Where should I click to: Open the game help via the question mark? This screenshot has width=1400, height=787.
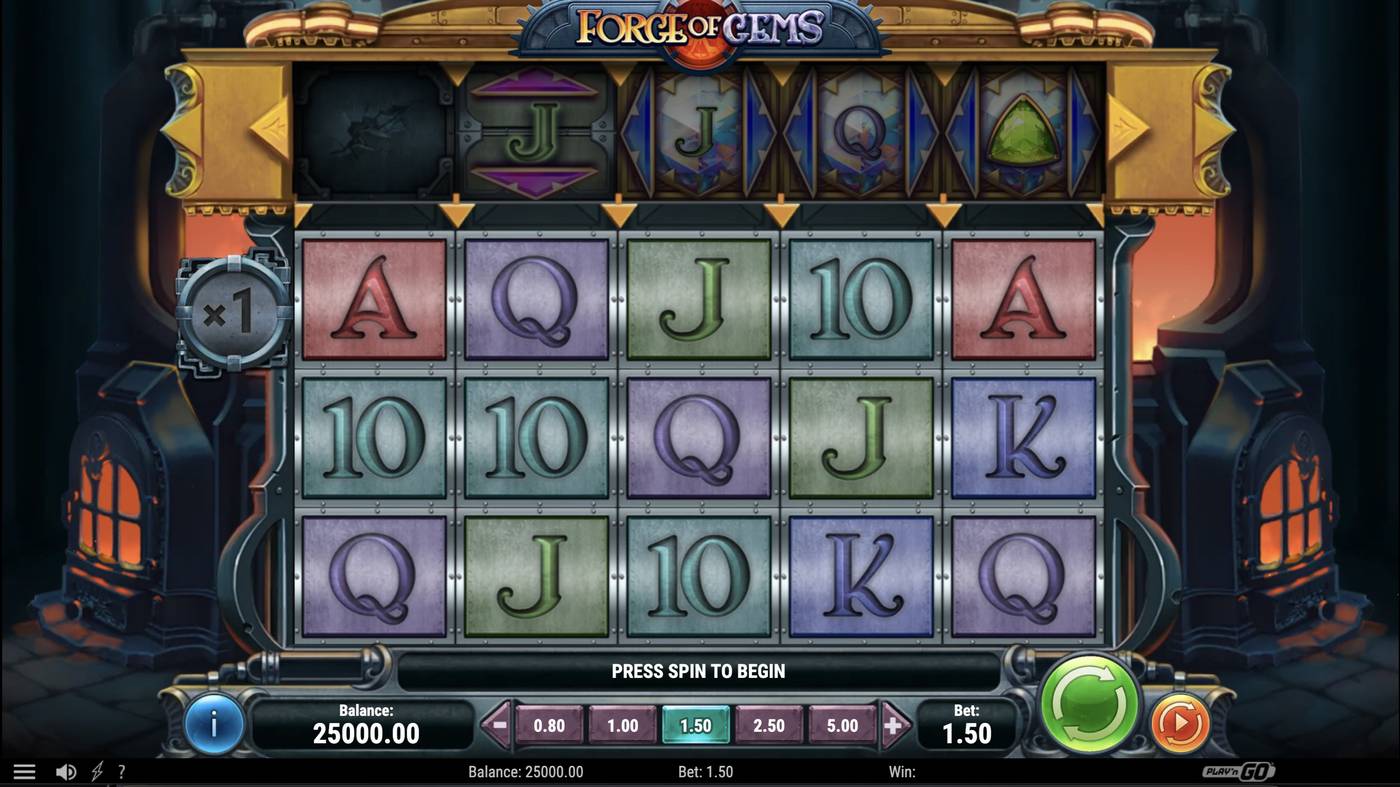click(x=122, y=771)
